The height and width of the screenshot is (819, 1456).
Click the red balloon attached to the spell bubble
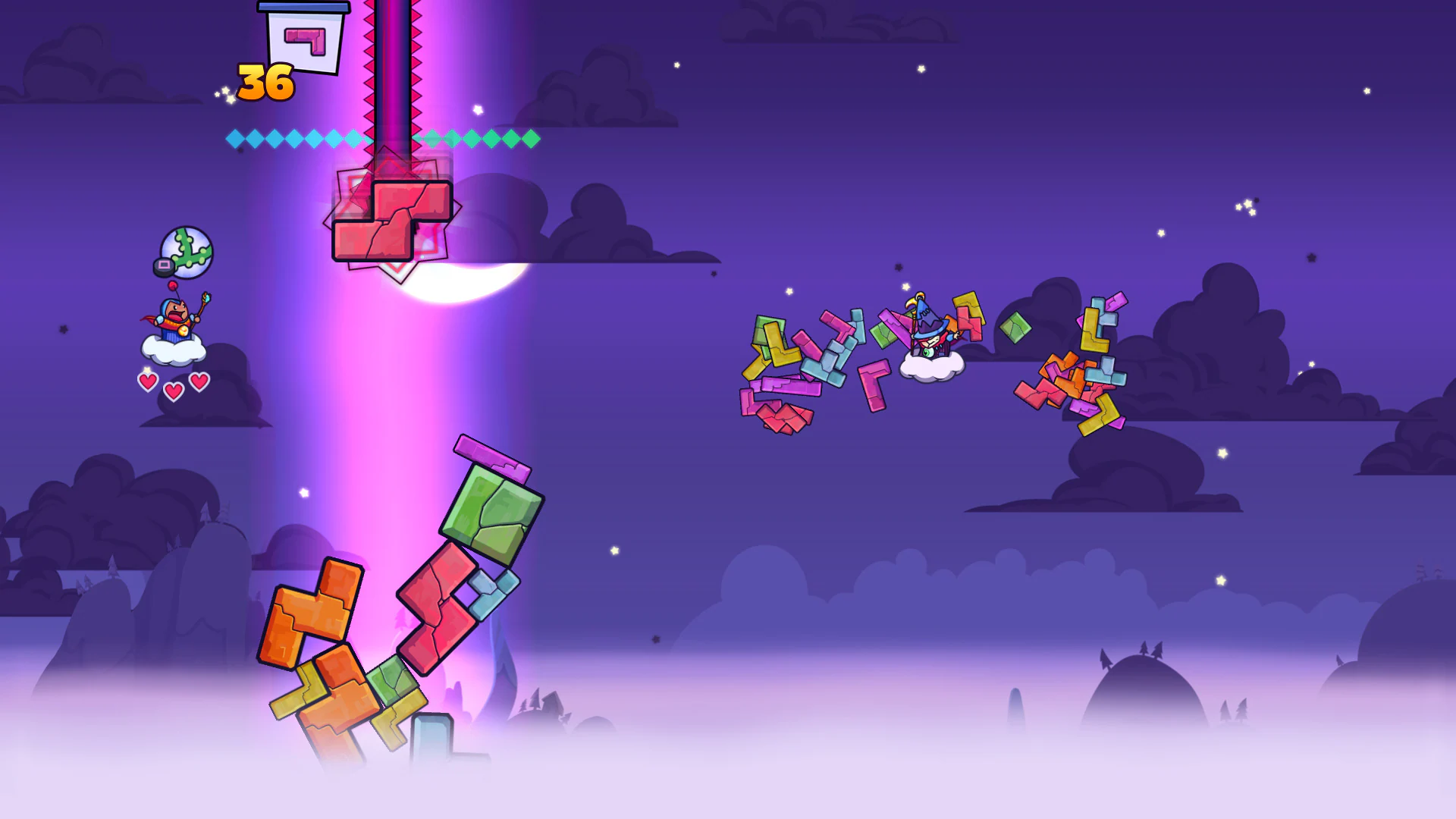click(172, 286)
